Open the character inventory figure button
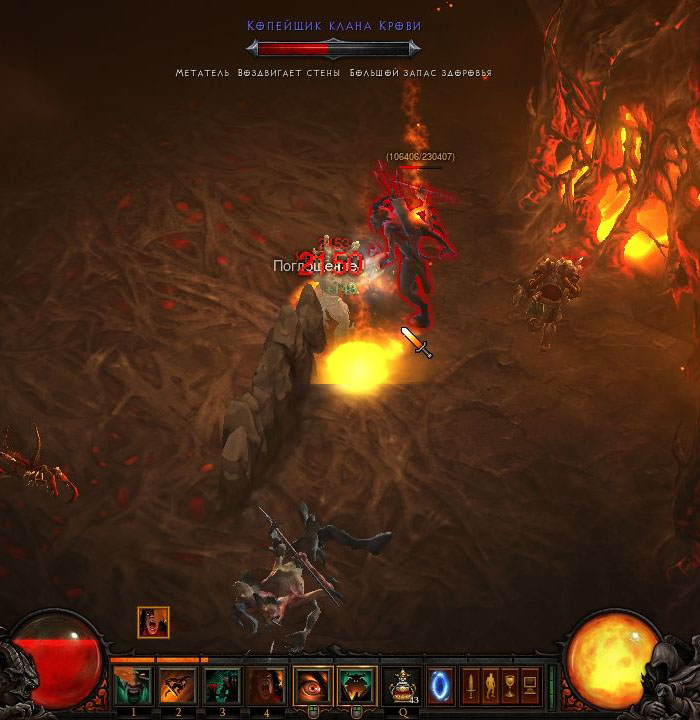Image resolution: width=700 pixels, height=720 pixels. click(490, 687)
